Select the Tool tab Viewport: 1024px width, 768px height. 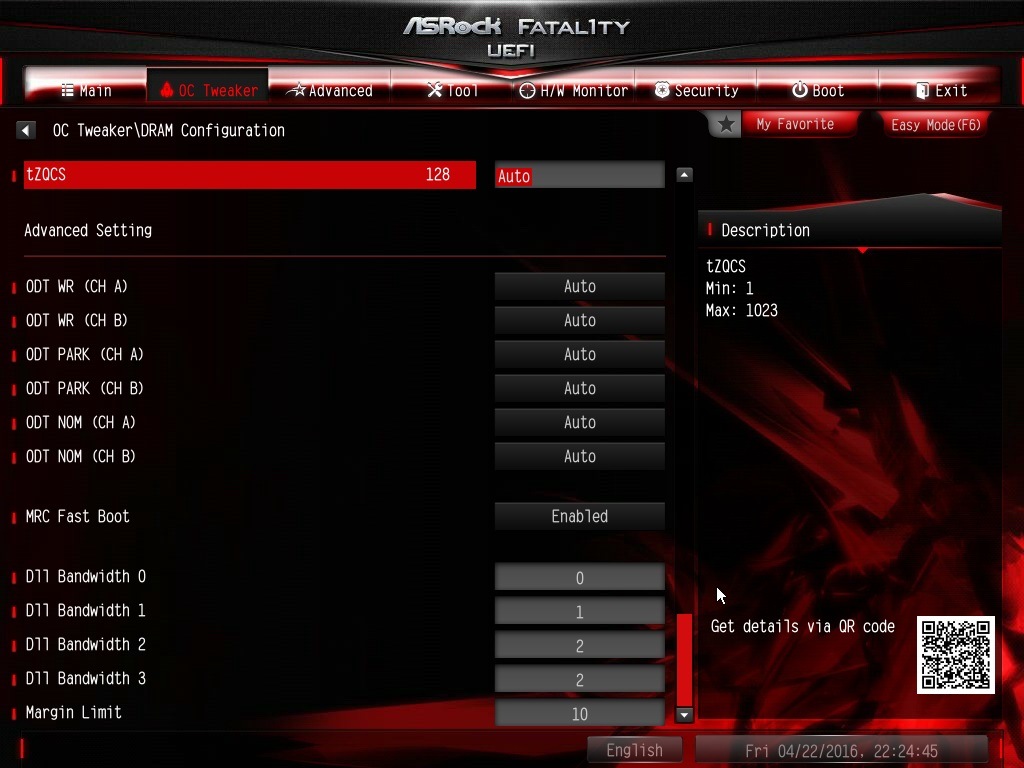click(452, 90)
